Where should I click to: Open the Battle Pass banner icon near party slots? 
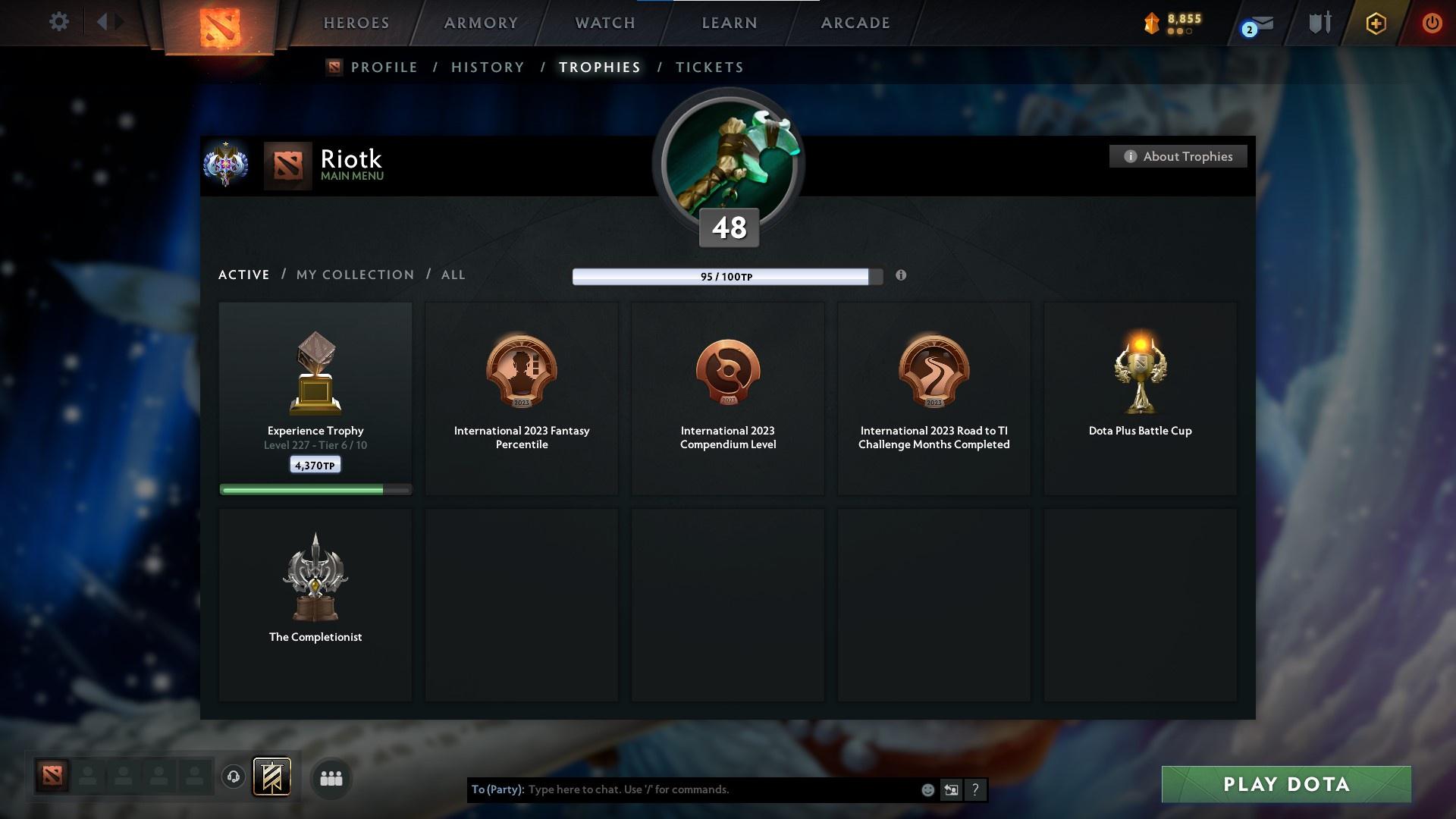coord(273,778)
